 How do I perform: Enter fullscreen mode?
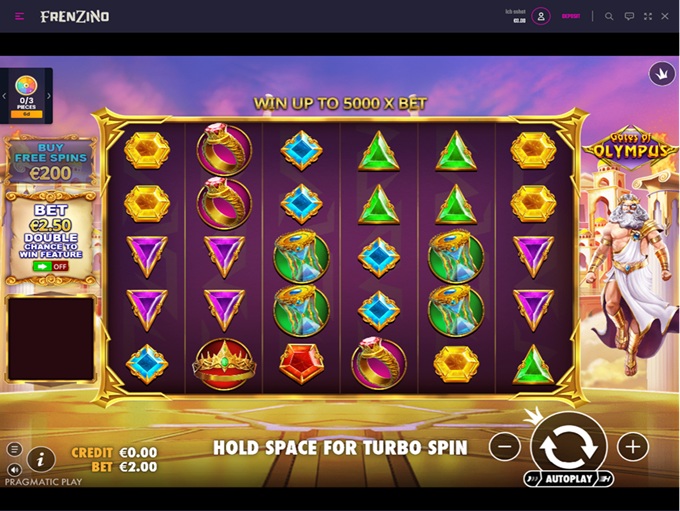click(648, 16)
